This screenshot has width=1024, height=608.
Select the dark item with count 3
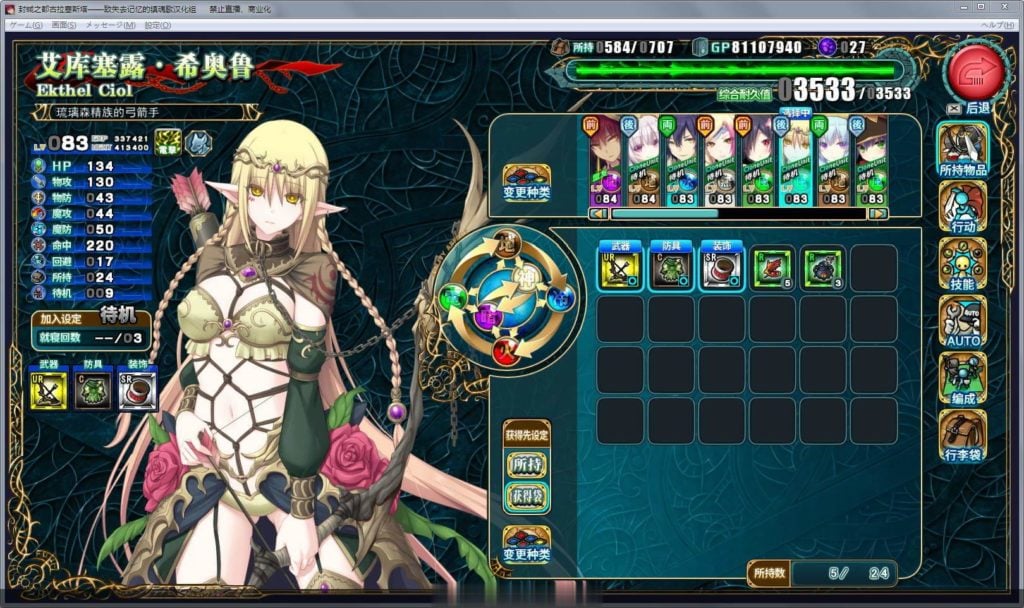point(822,268)
